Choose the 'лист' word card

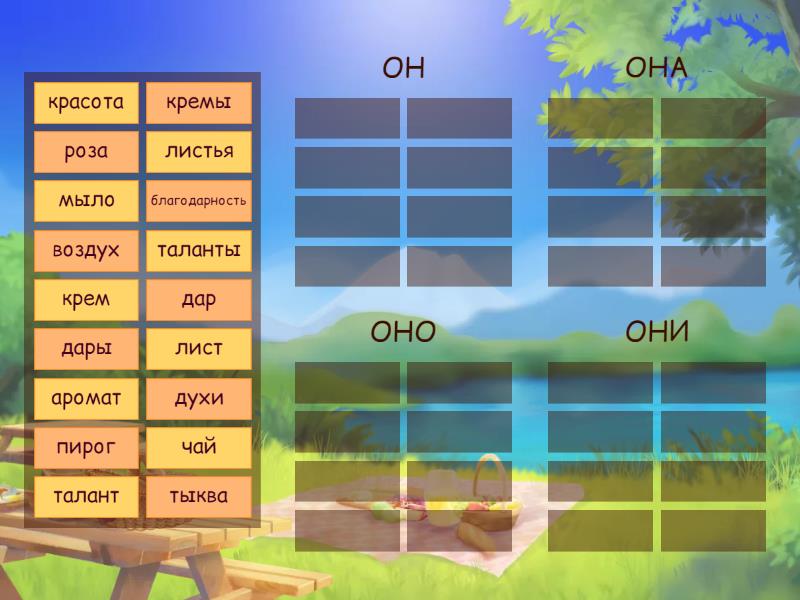[199, 349]
